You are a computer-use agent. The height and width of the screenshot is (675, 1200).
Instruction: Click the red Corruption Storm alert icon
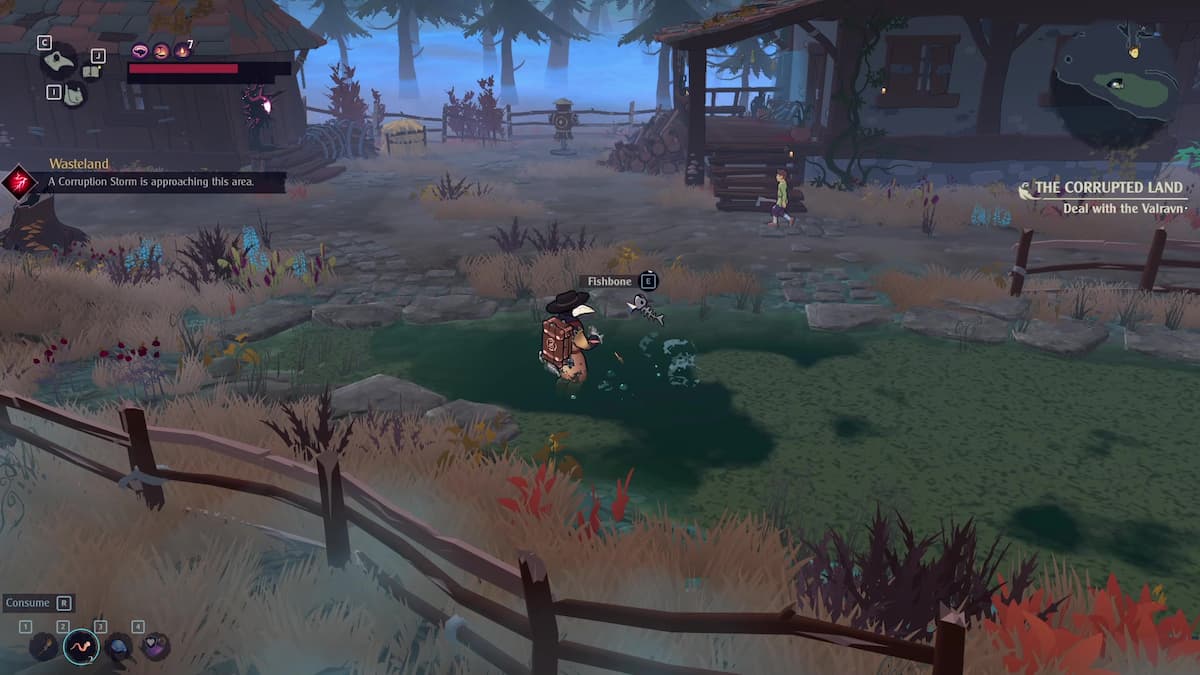click(19, 182)
